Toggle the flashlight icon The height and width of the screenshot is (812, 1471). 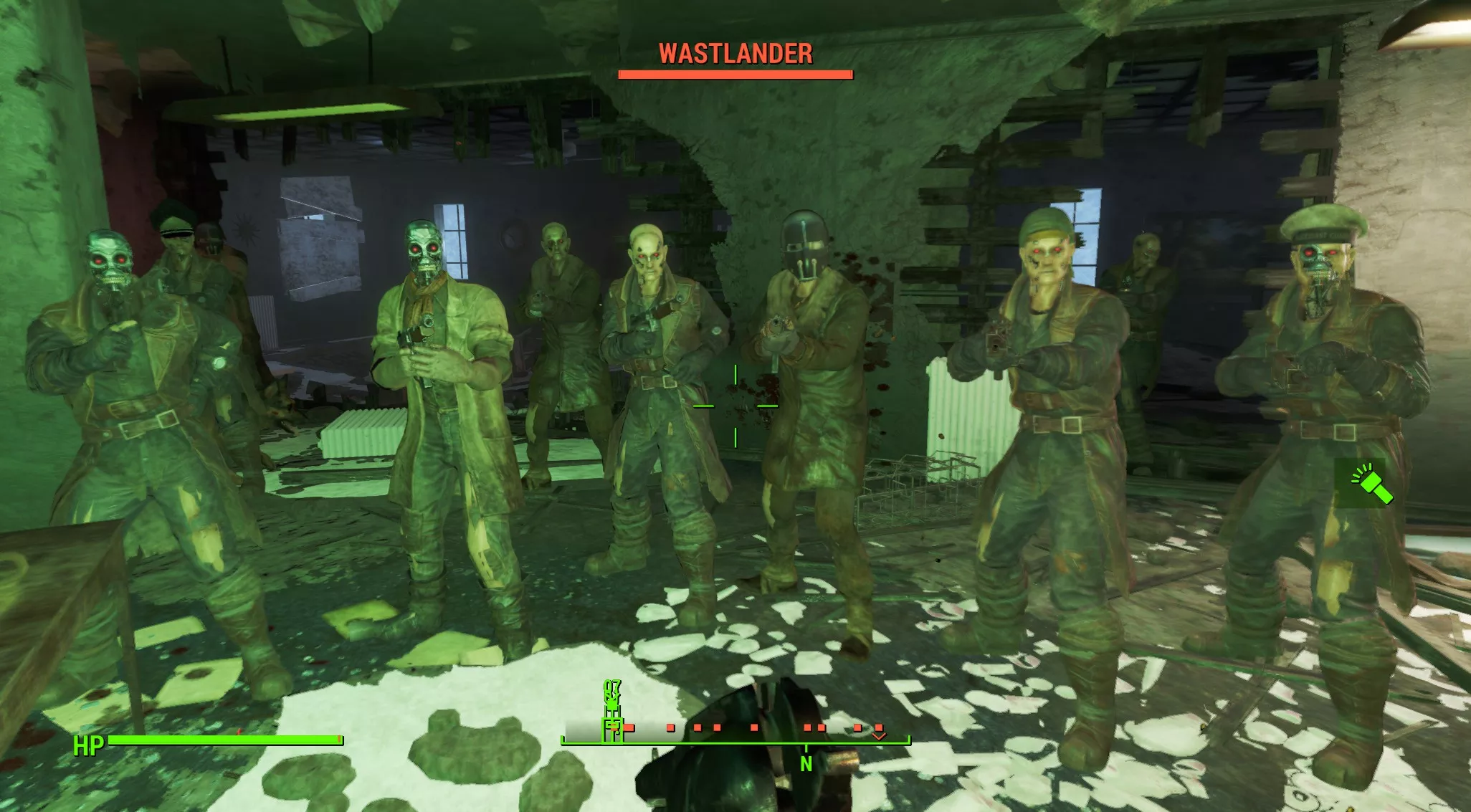[x=1370, y=484]
